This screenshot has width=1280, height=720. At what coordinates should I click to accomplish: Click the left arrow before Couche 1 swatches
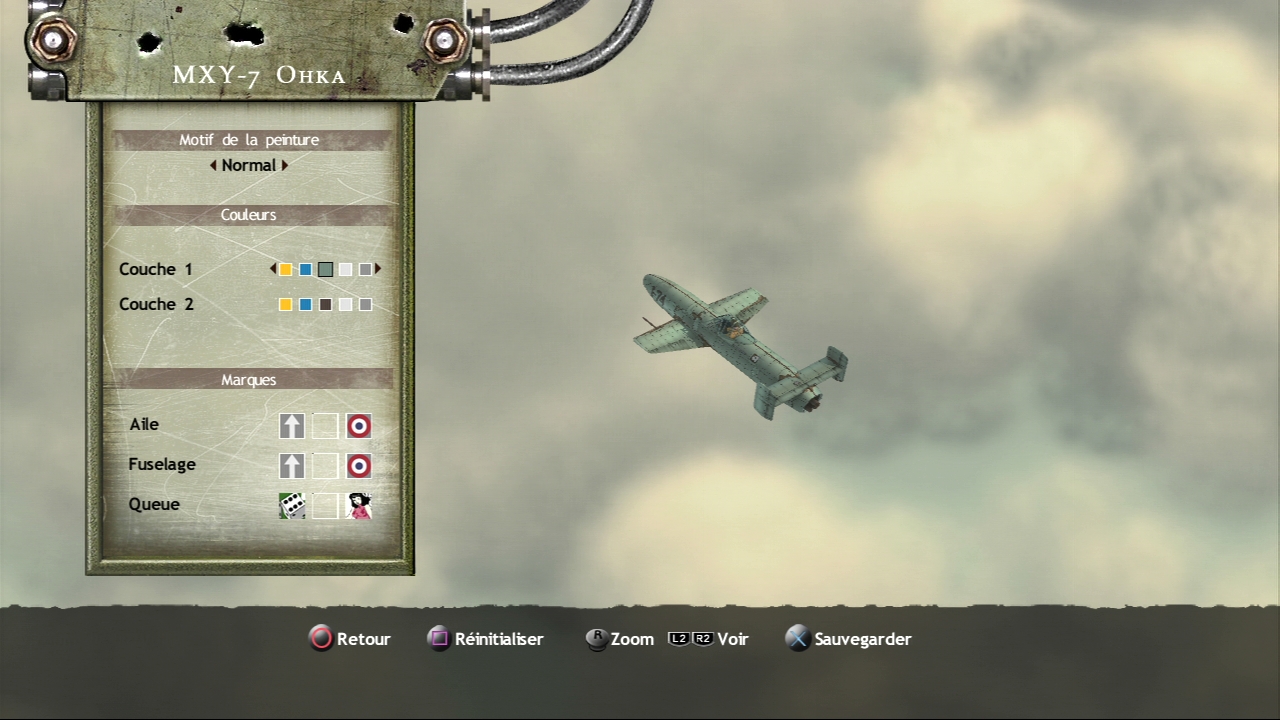click(273, 269)
